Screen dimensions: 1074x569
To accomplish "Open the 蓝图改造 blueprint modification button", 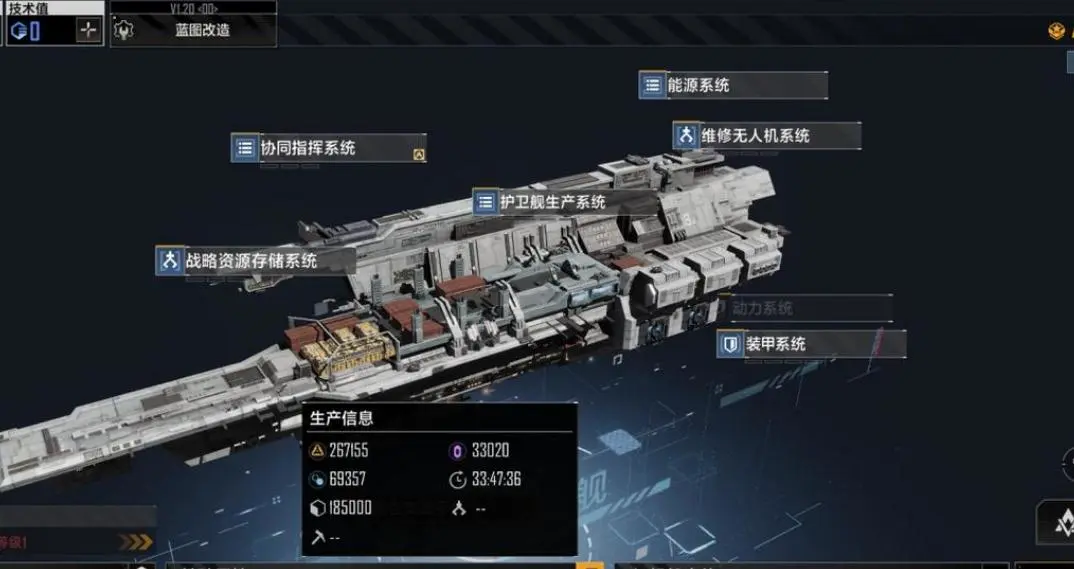I will (194, 30).
